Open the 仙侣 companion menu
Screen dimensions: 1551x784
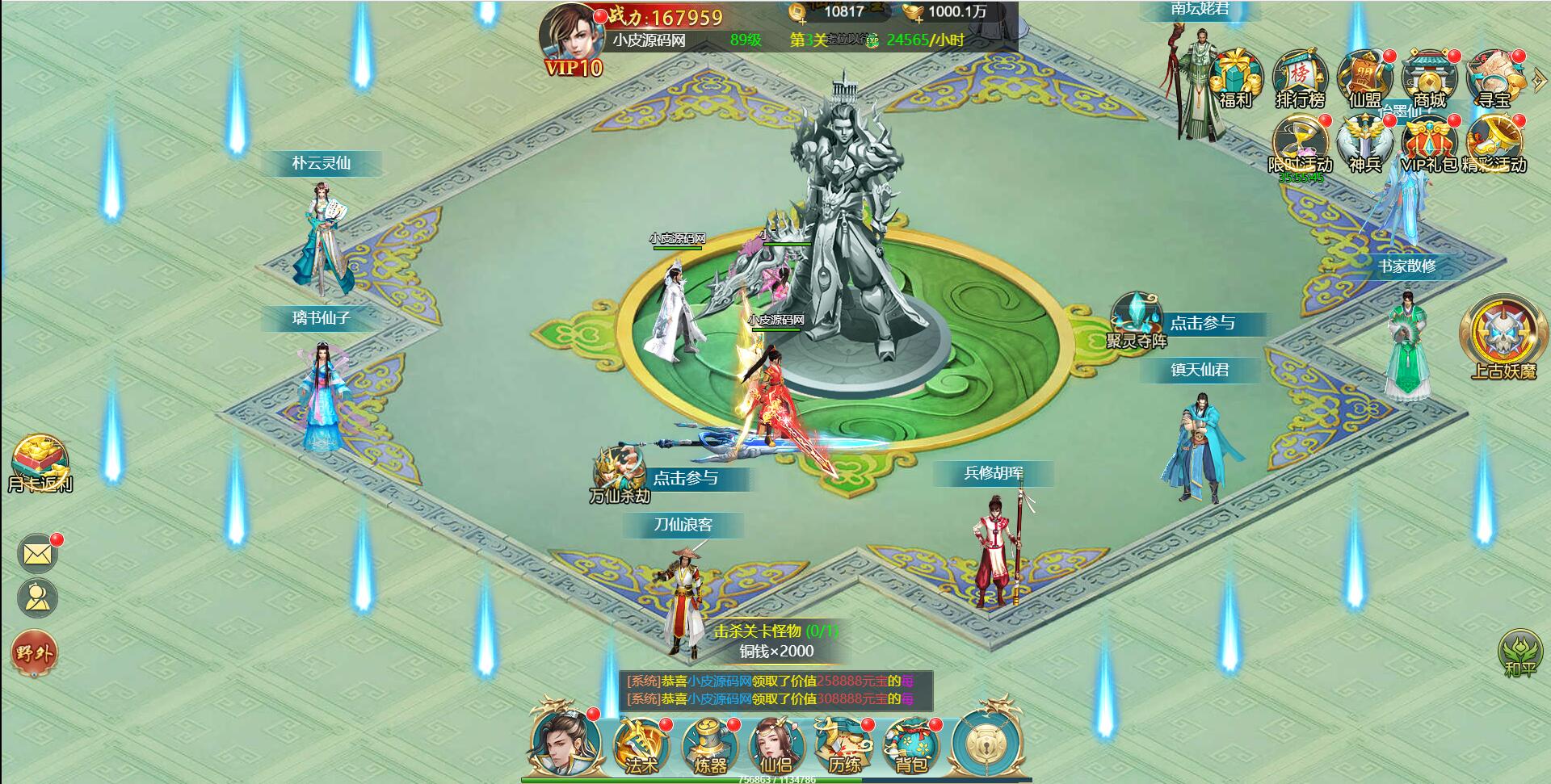coord(776,744)
